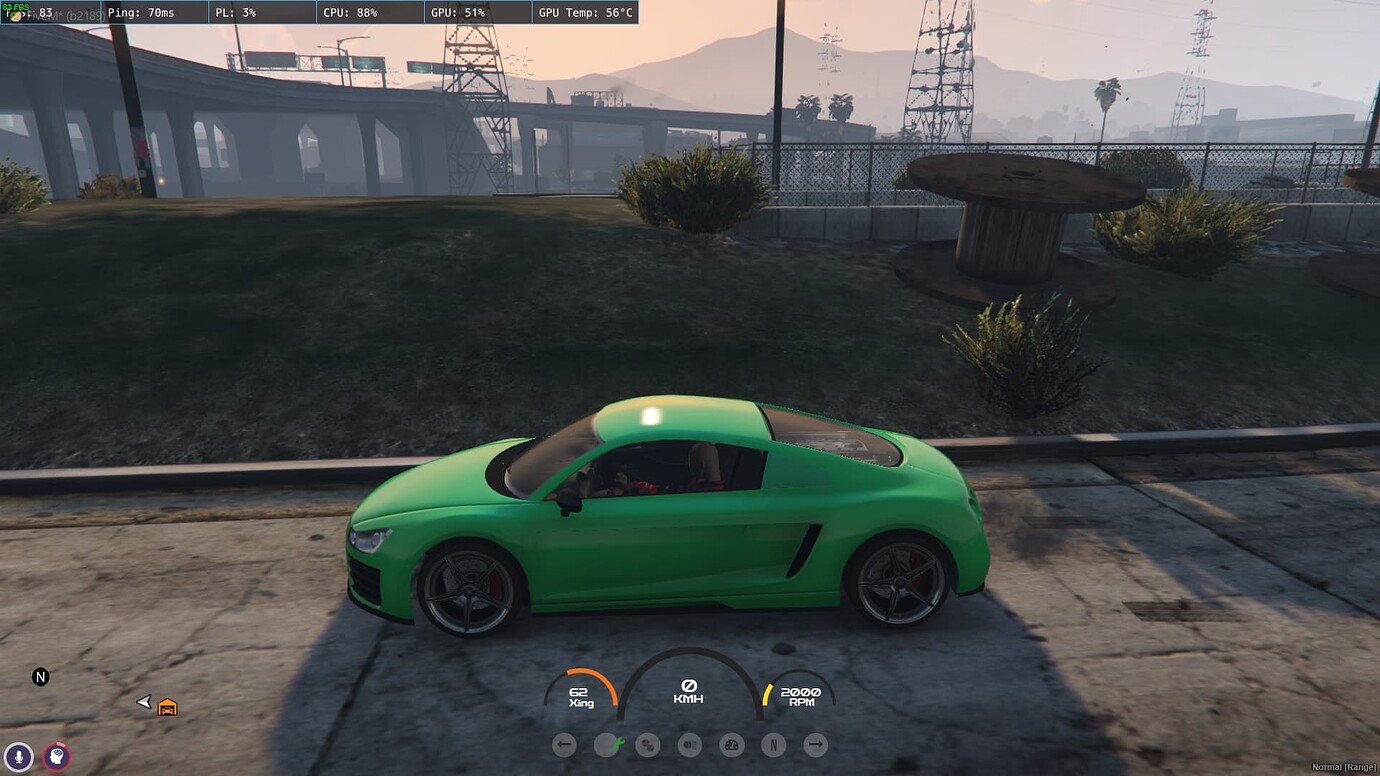Toggle the right turn signal arrow
The height and width of the screenshot is (776, 1380).
coord(815,744)
